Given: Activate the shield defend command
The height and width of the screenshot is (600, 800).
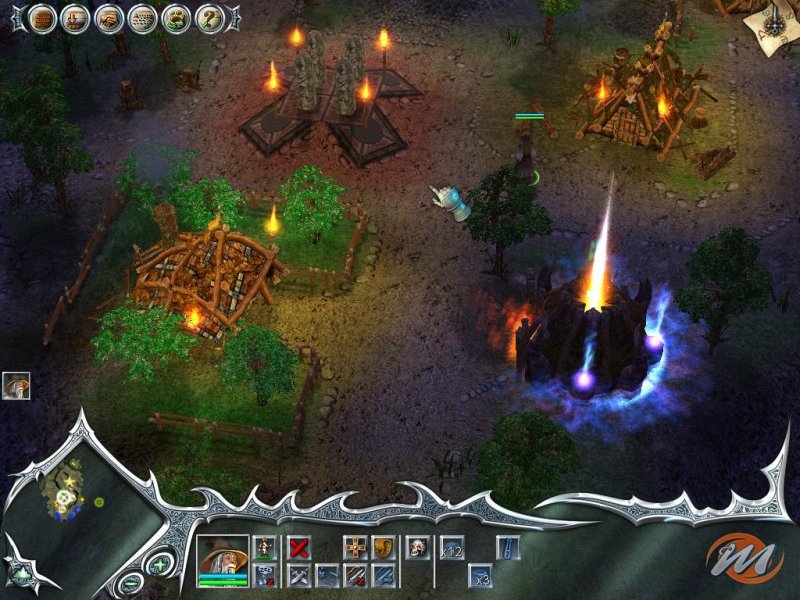Looking at the screenshot, I should click(x=383, y=547).
